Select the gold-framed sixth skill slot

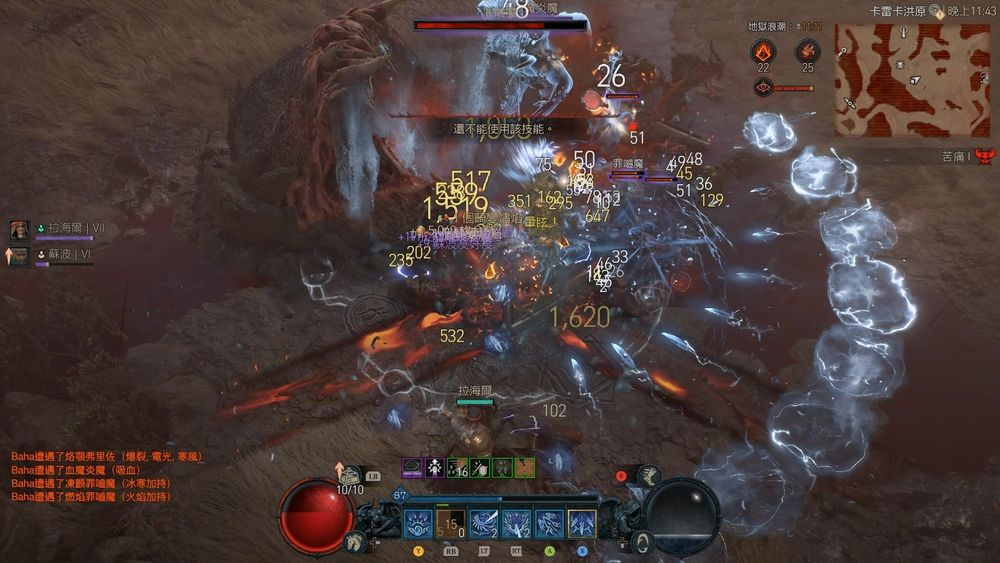pos(582,523)
